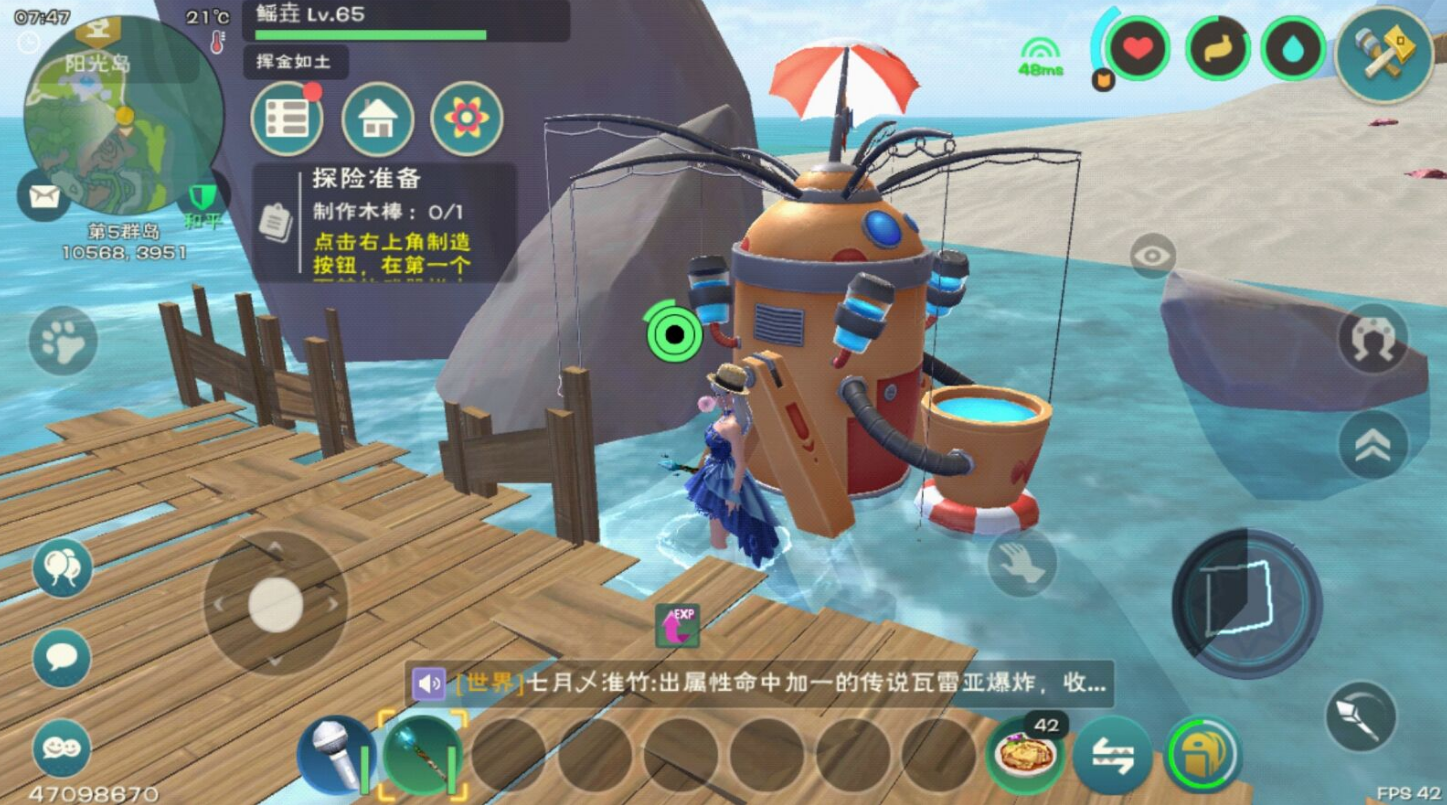Tap the house home button
The width and height of the screenshot is (1447, 805).
click(x=377, y=120)
